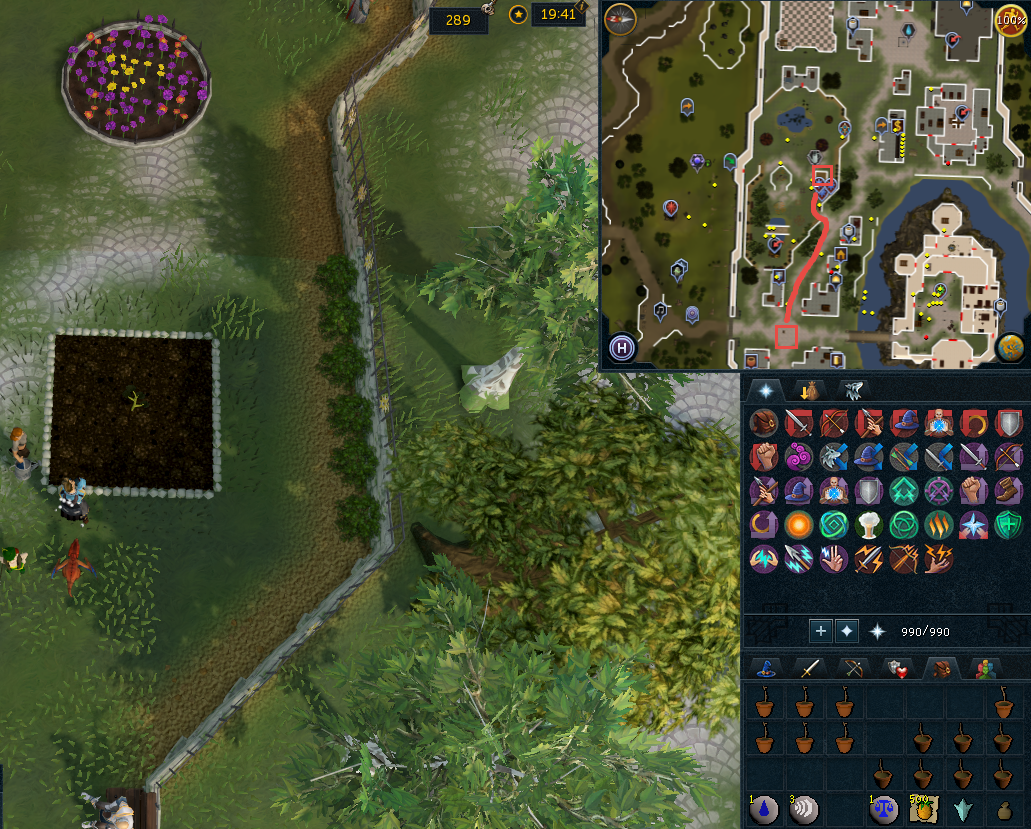Select the gold dollar-sign marker on minimap
The width and height of the screenshot is (1031, 829).
[897, 125]
